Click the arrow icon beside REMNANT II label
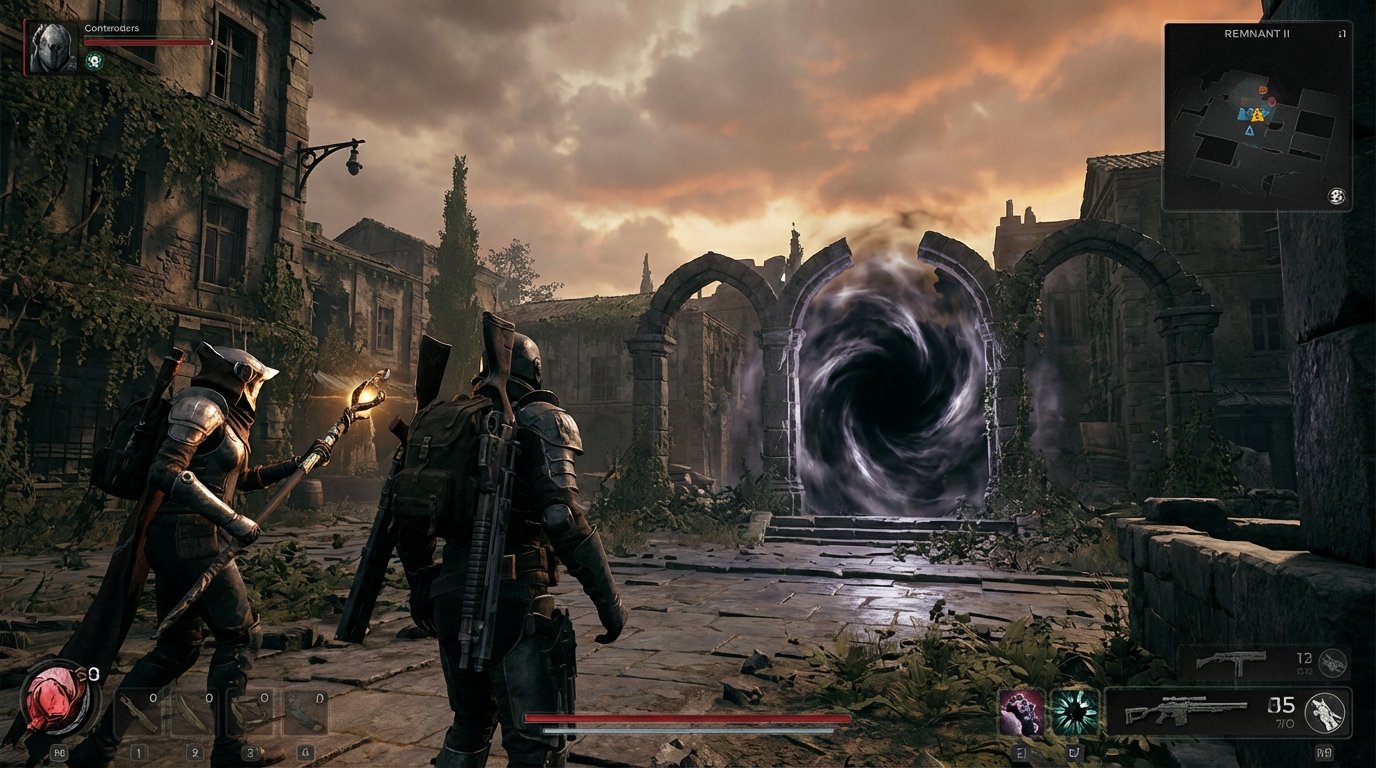 click(x=1343, y=34)
